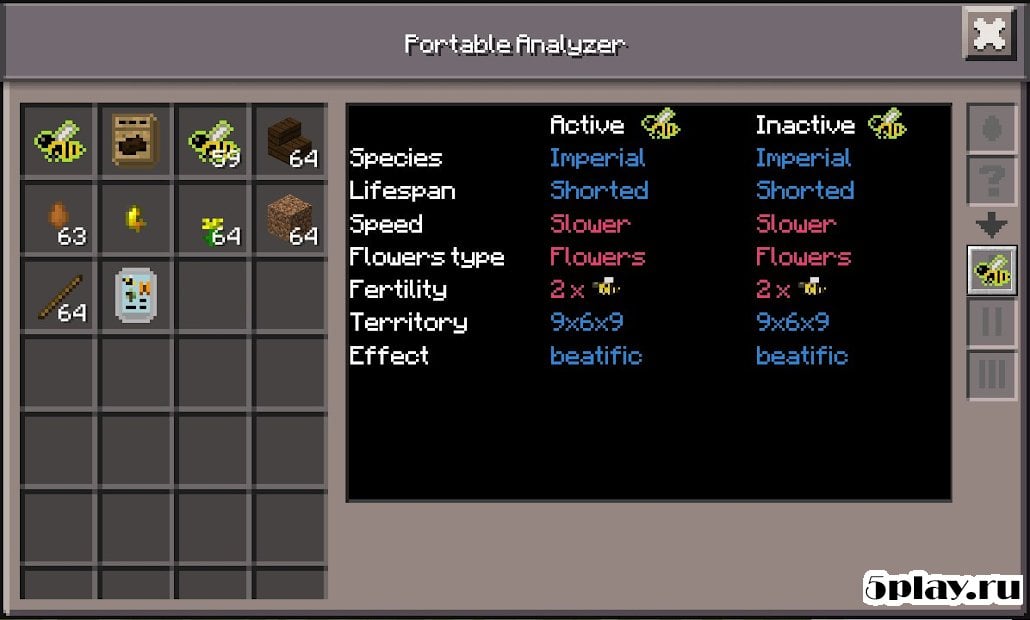Select the stack of 59 bees

point(212,142)
